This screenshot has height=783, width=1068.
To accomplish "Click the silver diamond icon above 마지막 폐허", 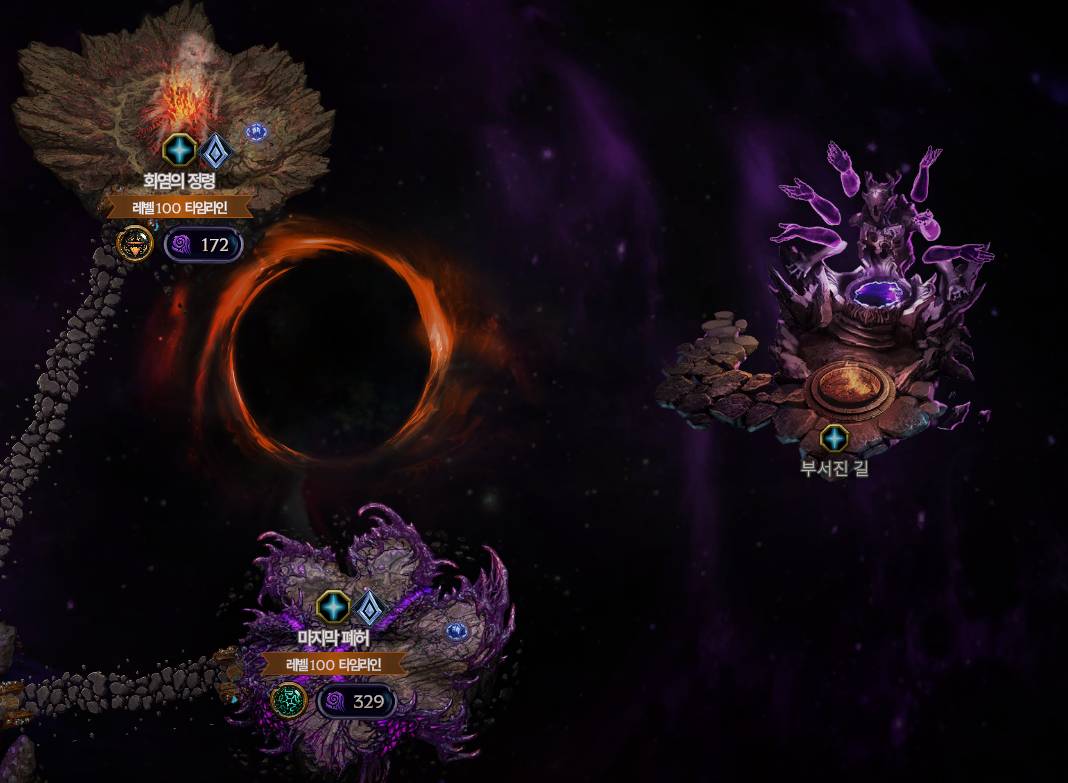I will tap(369, 607).
